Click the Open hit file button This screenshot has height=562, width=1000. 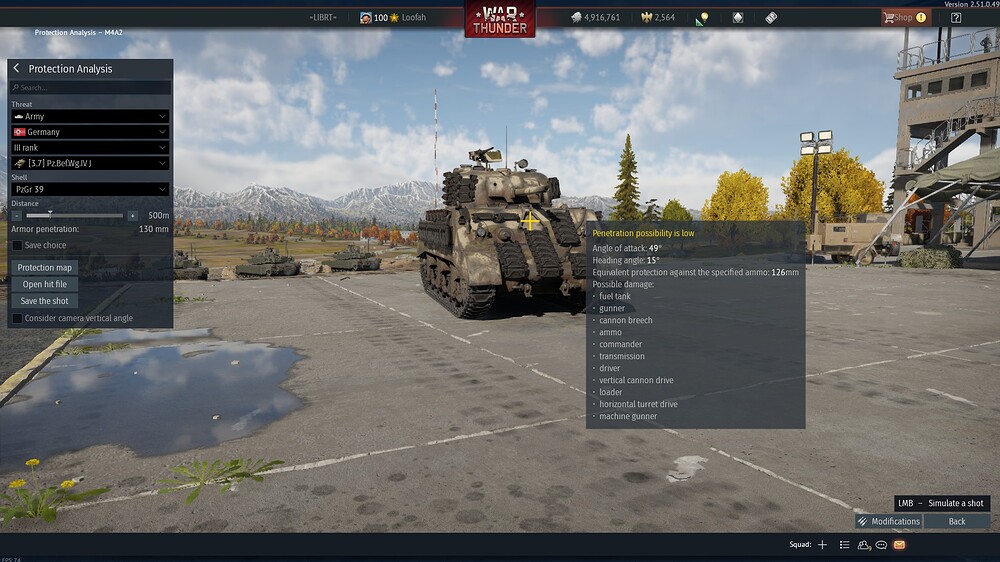pyautogui.click(x=45, y=284)
